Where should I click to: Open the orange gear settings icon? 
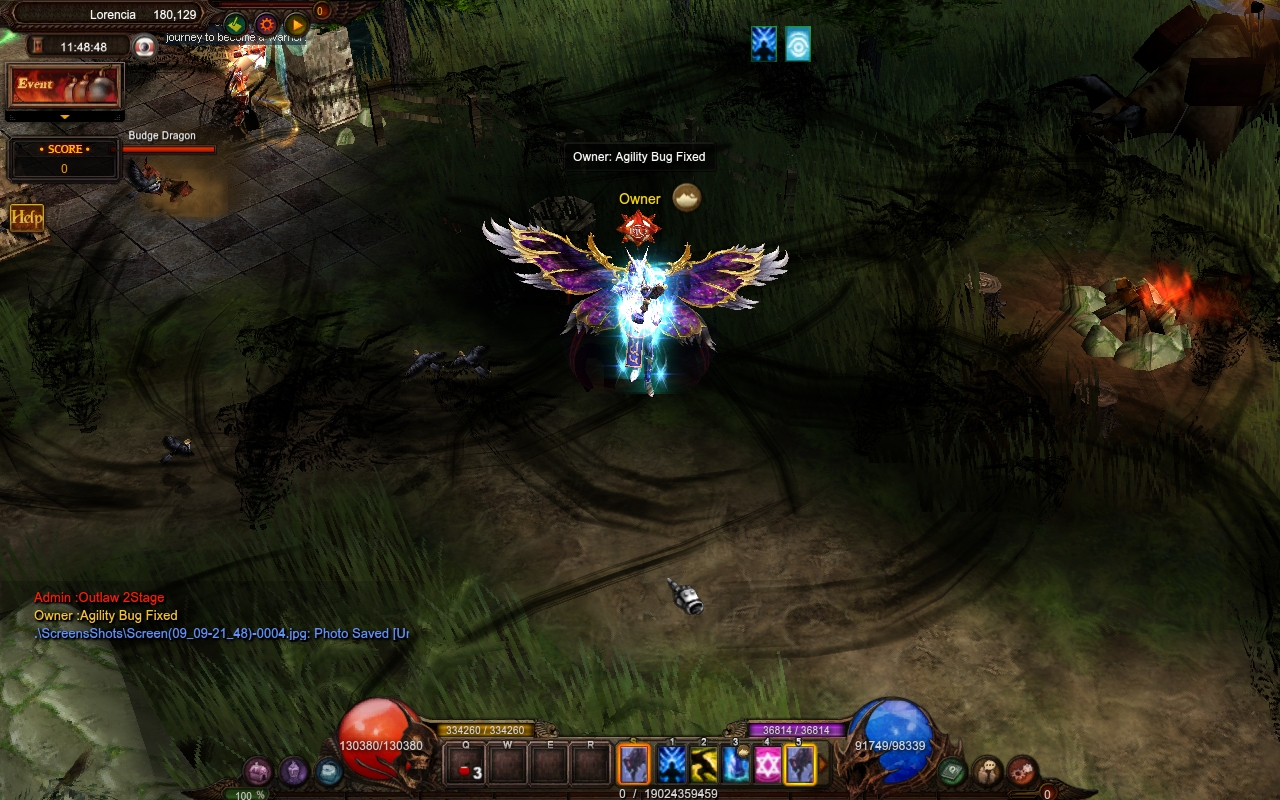tap(266, 25)
